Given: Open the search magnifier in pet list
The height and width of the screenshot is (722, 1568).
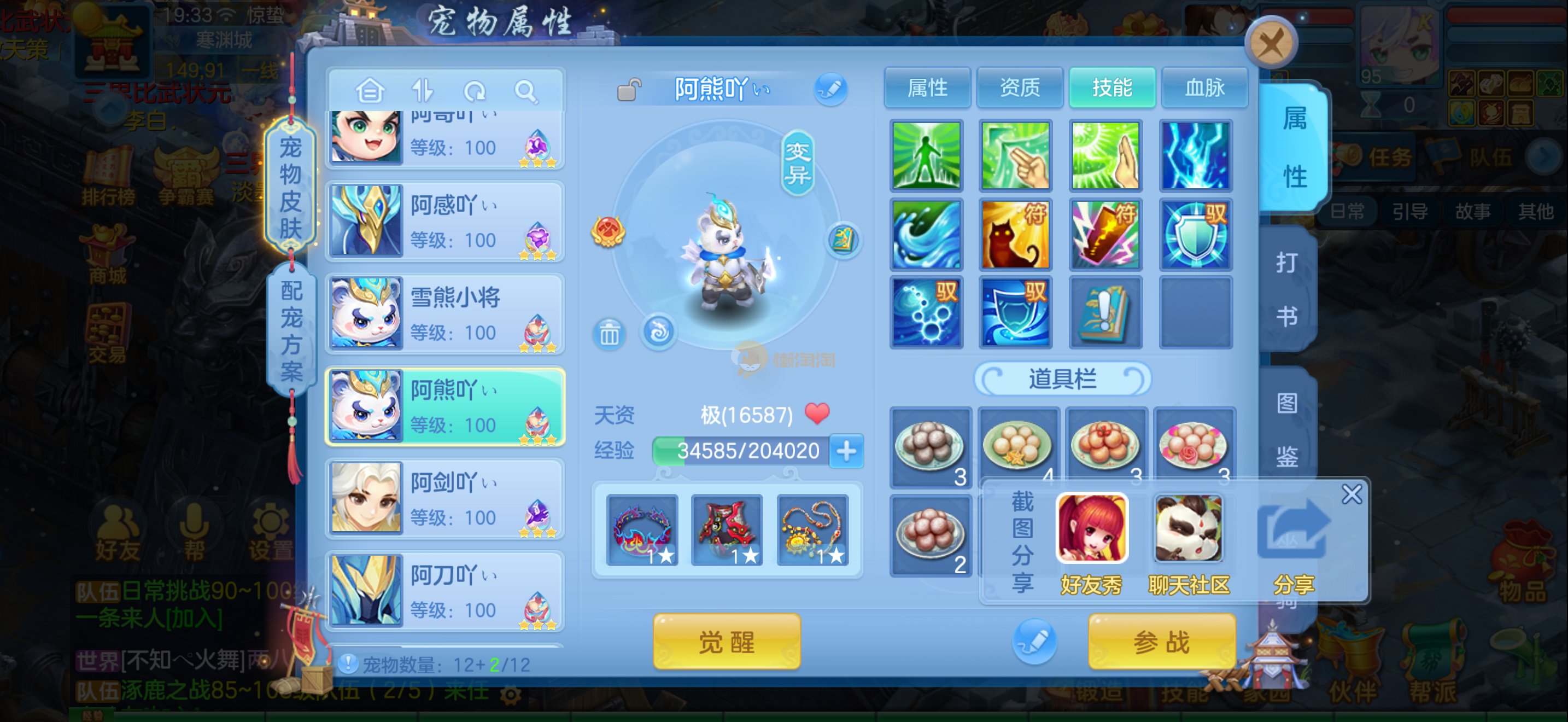Looking at the screenshot, I should click(x=525, y=91).
